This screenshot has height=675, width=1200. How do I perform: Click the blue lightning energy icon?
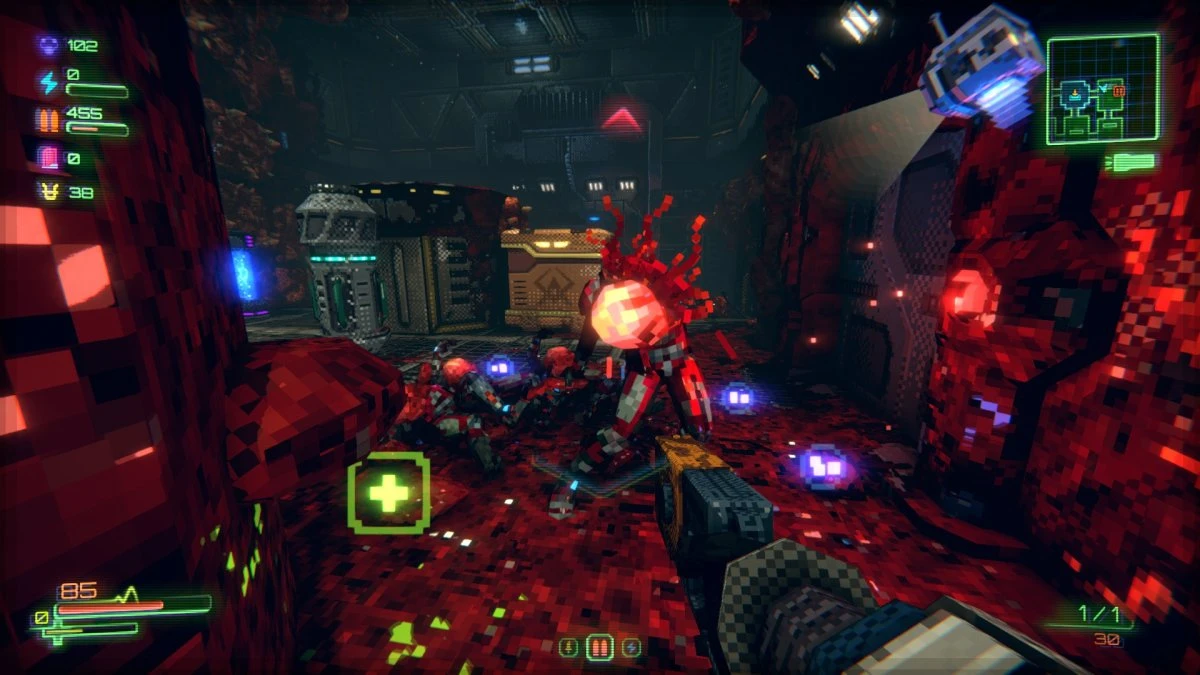click(48, 80)
